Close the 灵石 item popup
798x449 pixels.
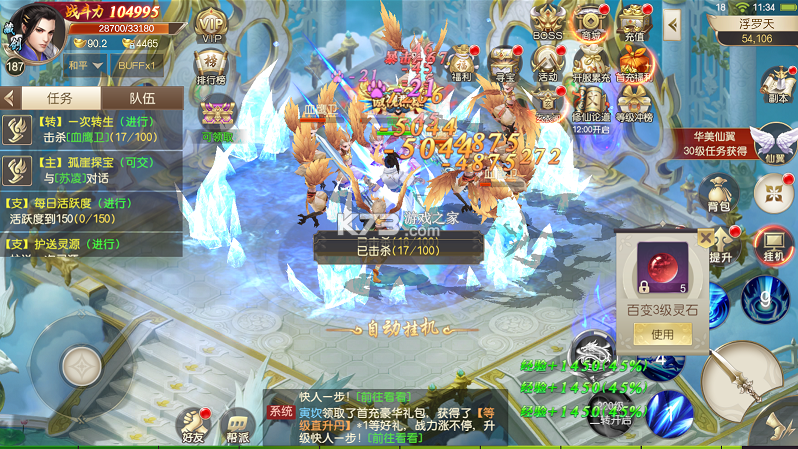coord(707,238)
